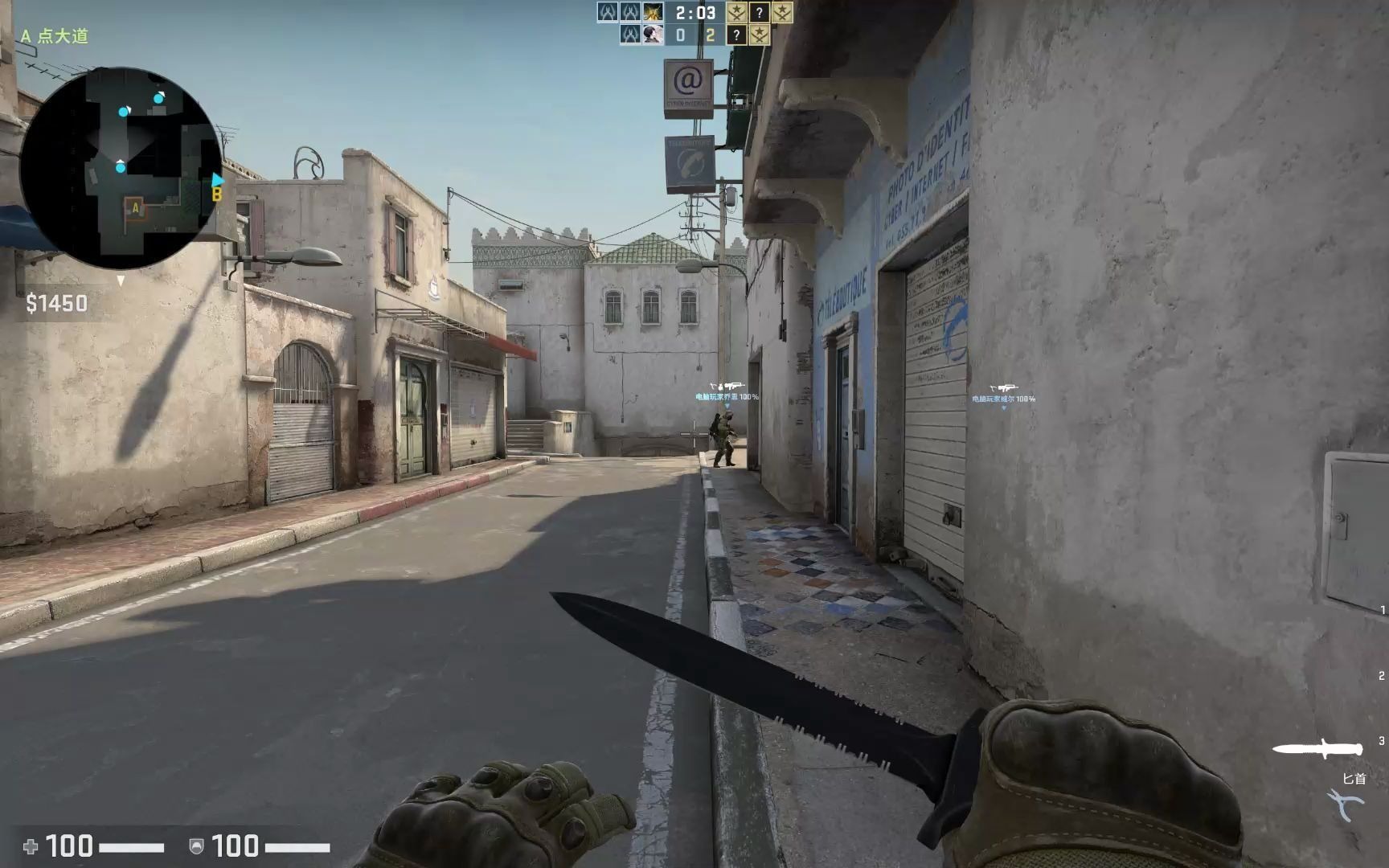This screenshot has height=868, width=1389.
Task: Click the $1450 money display
Action: point(58,303)
